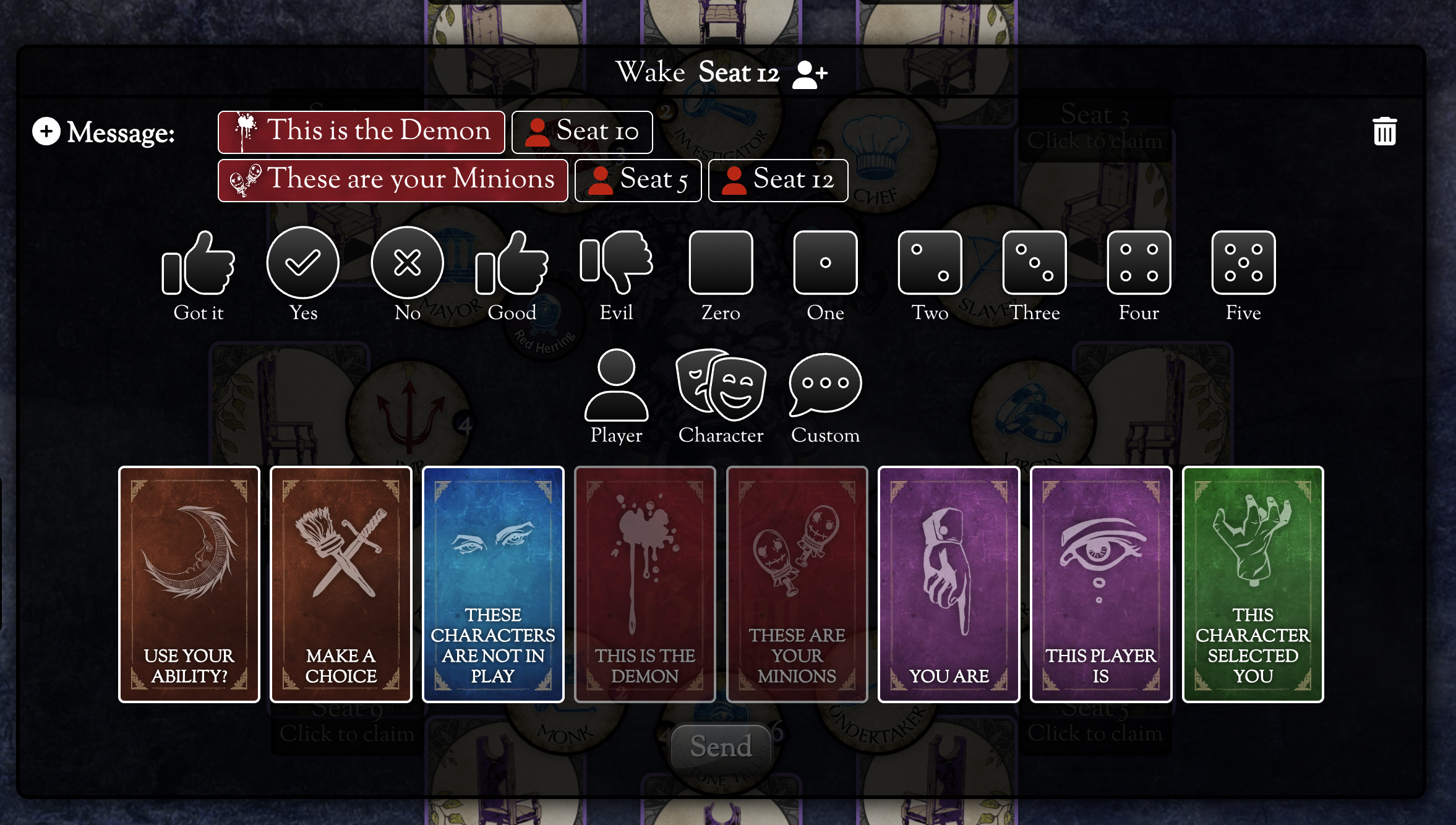Insert the Zero blank die token
1456x825 pixels.
(x=721, y=263)
